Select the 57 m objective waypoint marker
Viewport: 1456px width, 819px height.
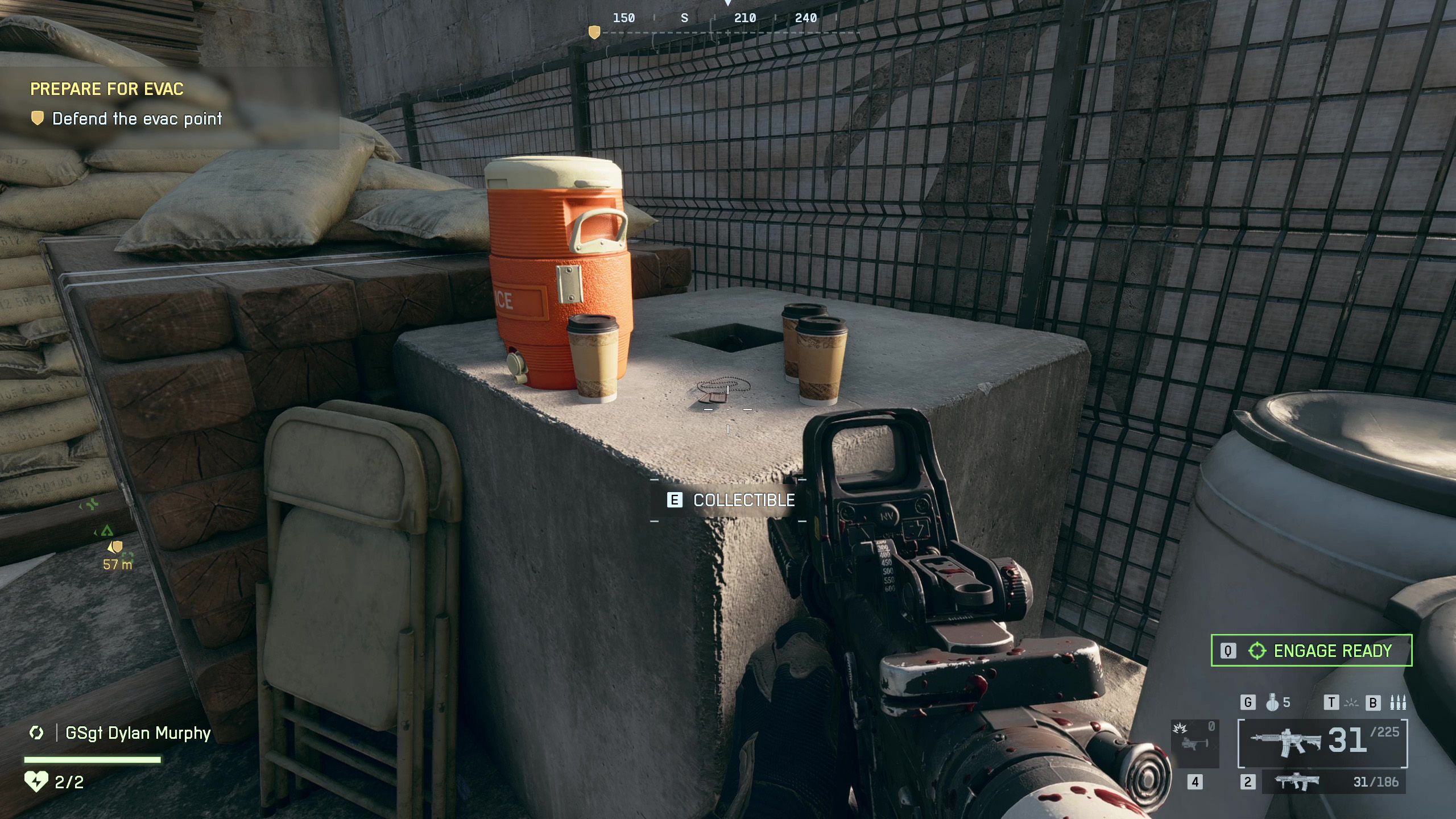tap(116, 548)
